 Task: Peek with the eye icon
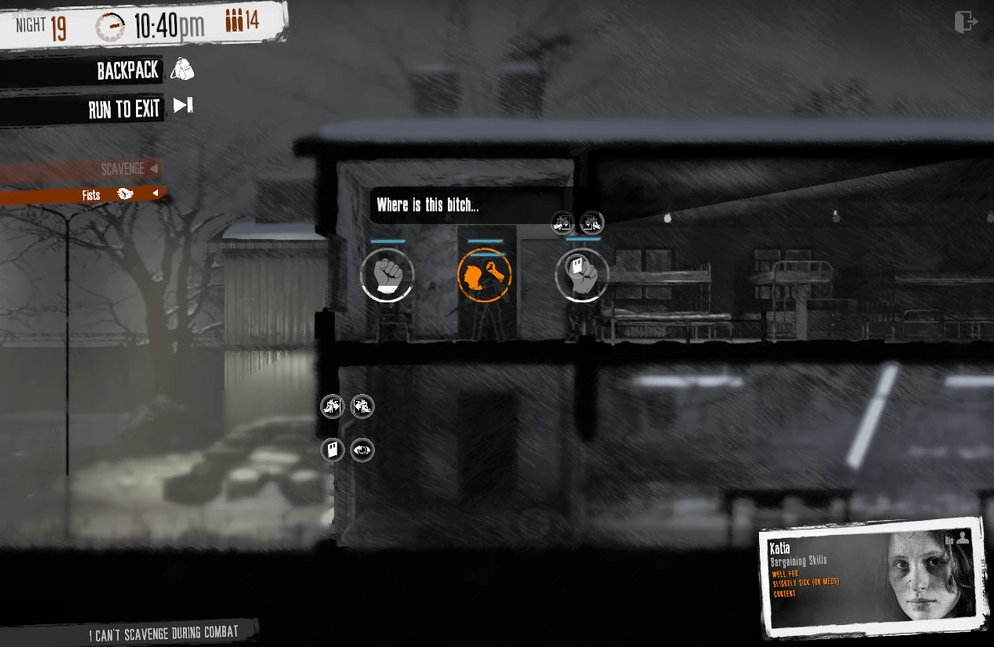pyautogui.click(x=362, y=450)
